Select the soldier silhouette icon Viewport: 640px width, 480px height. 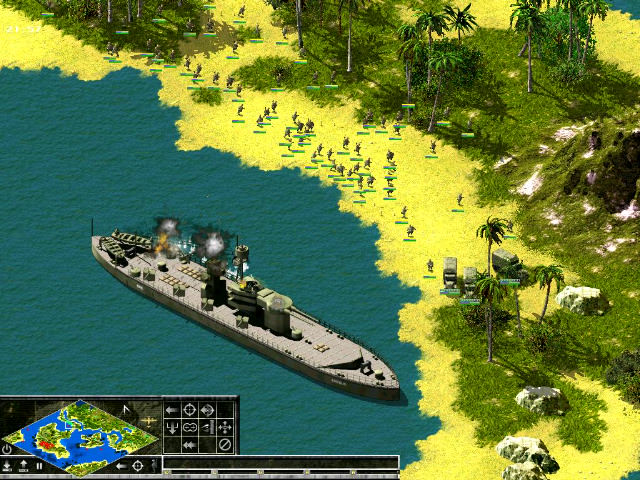tap(154, 466)
